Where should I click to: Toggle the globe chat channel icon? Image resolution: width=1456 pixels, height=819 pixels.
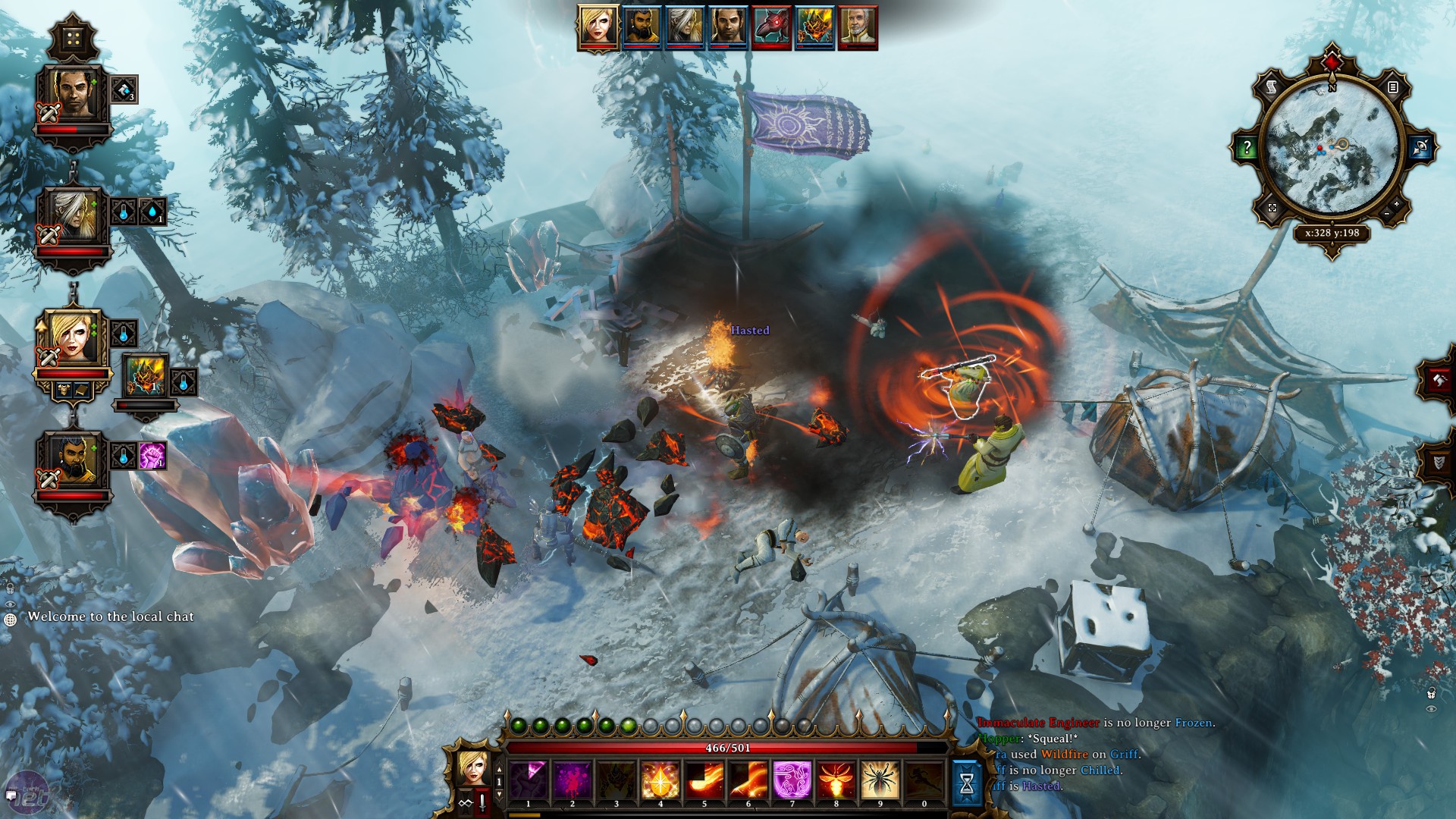click(x=11, y=620)
